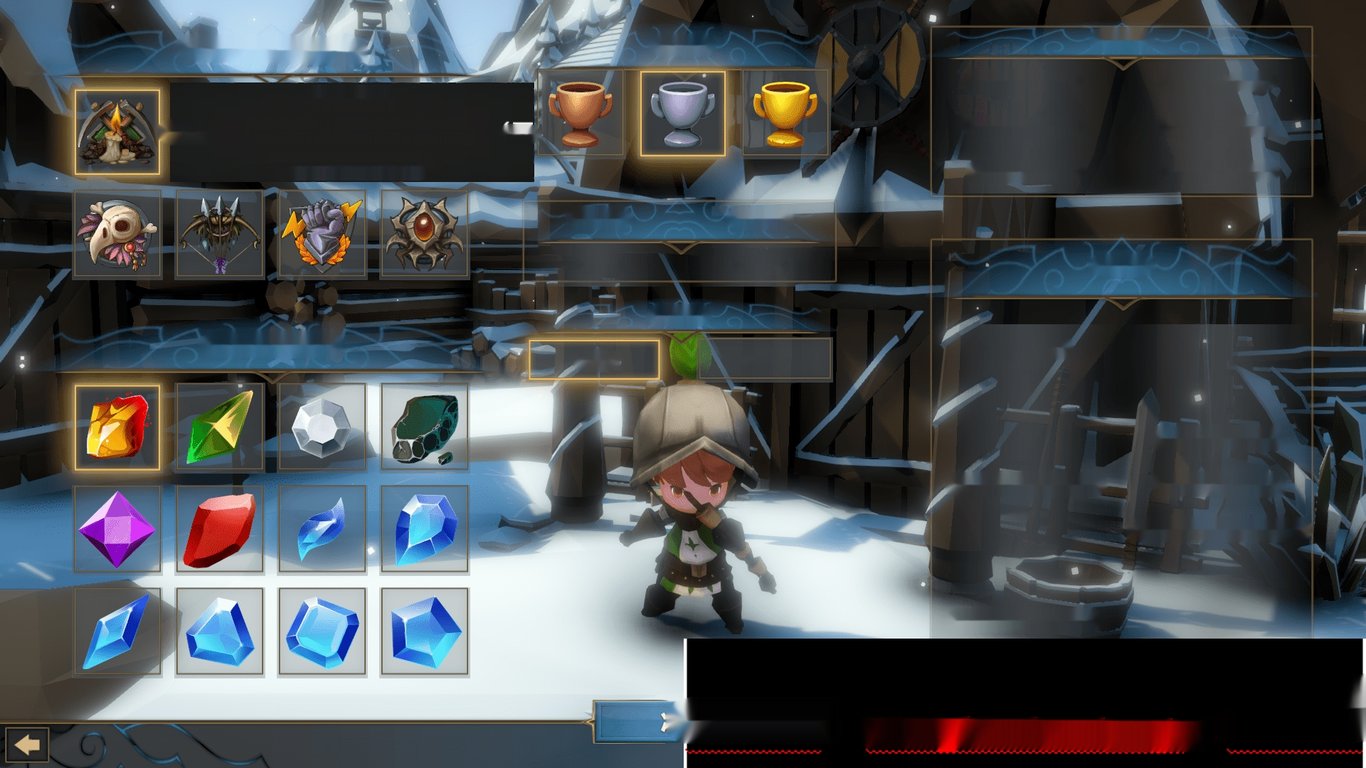Screen dimensions: 1366x768
Task: Choose the bird skull emblem
Action: click(117, 235)
